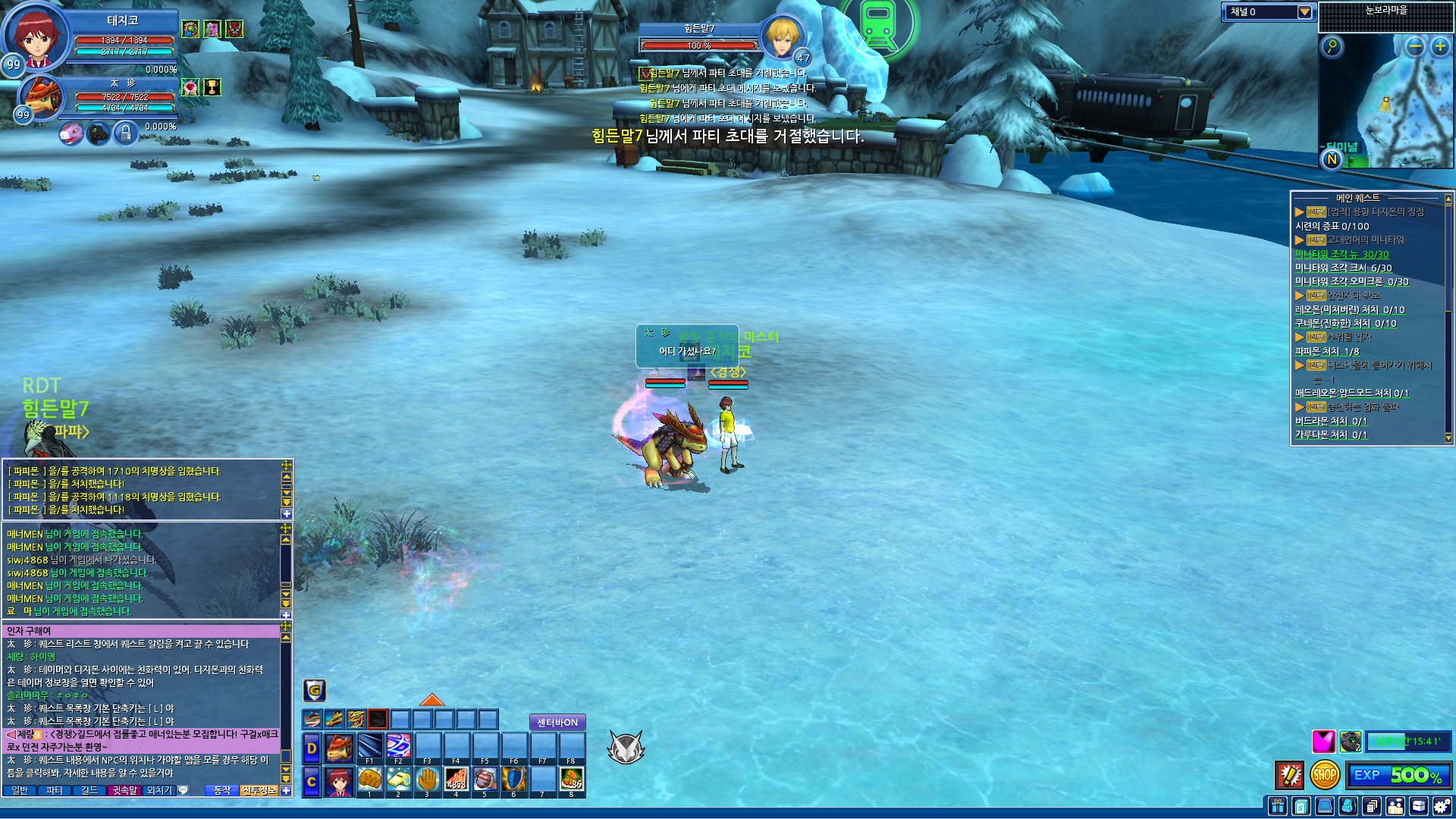Switch to the 파티 chat tab
1456x819 pixels.
click(55, 790)
